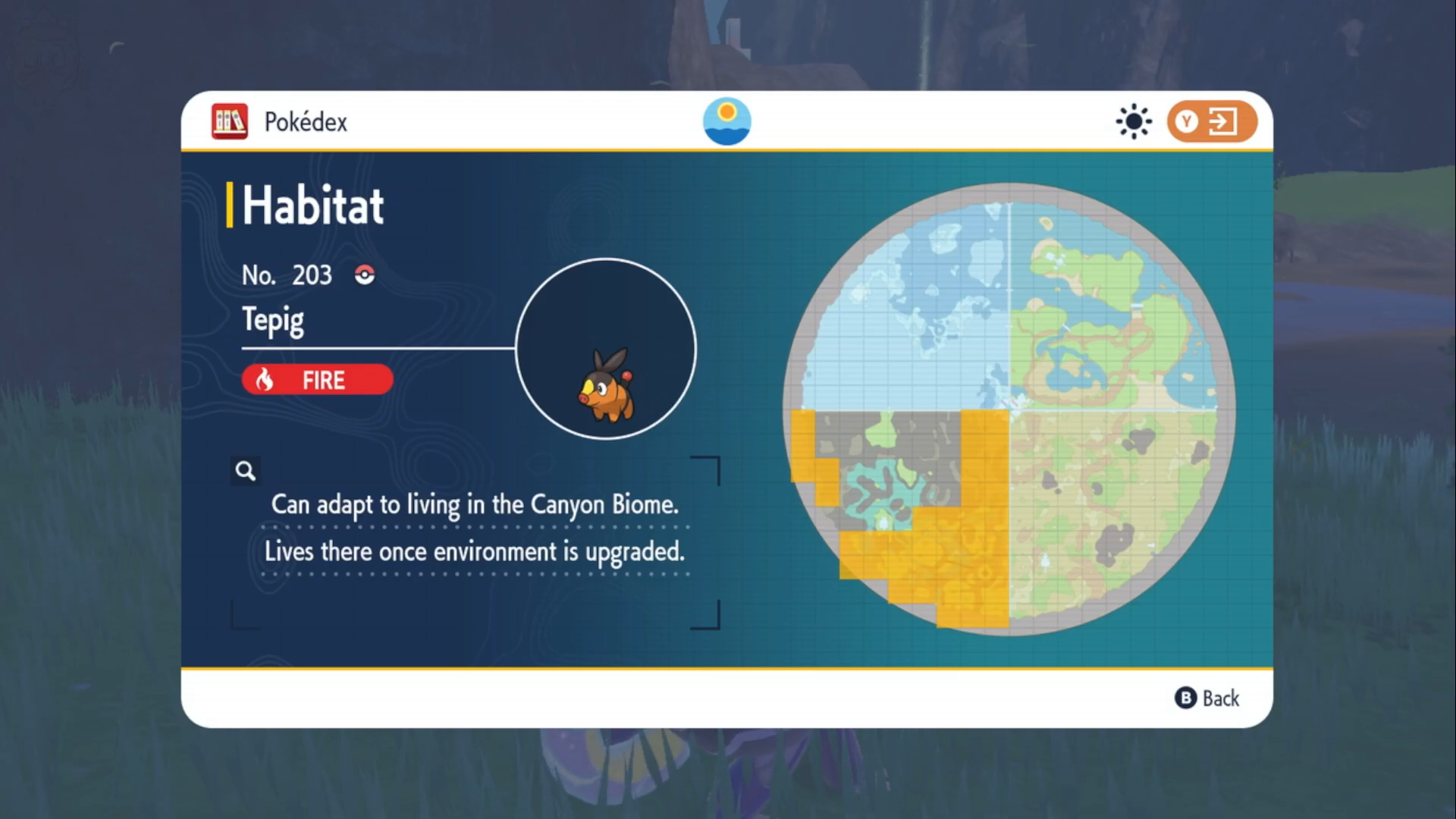1456x819 pixels.
Task: Open the circular habitat map of the Terarium
Action: (1009, 409)
